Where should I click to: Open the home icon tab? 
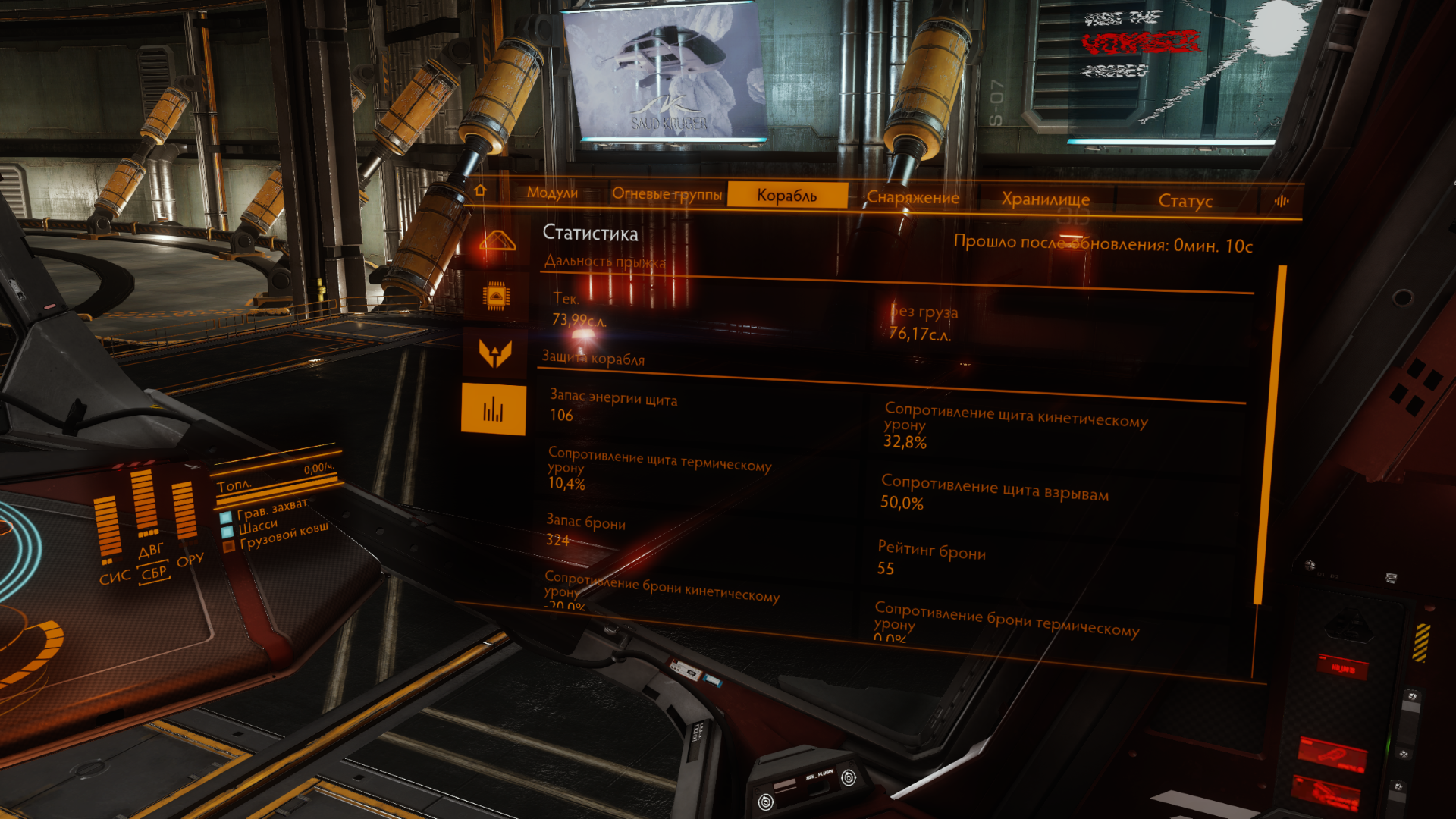(x=480, y=190)
